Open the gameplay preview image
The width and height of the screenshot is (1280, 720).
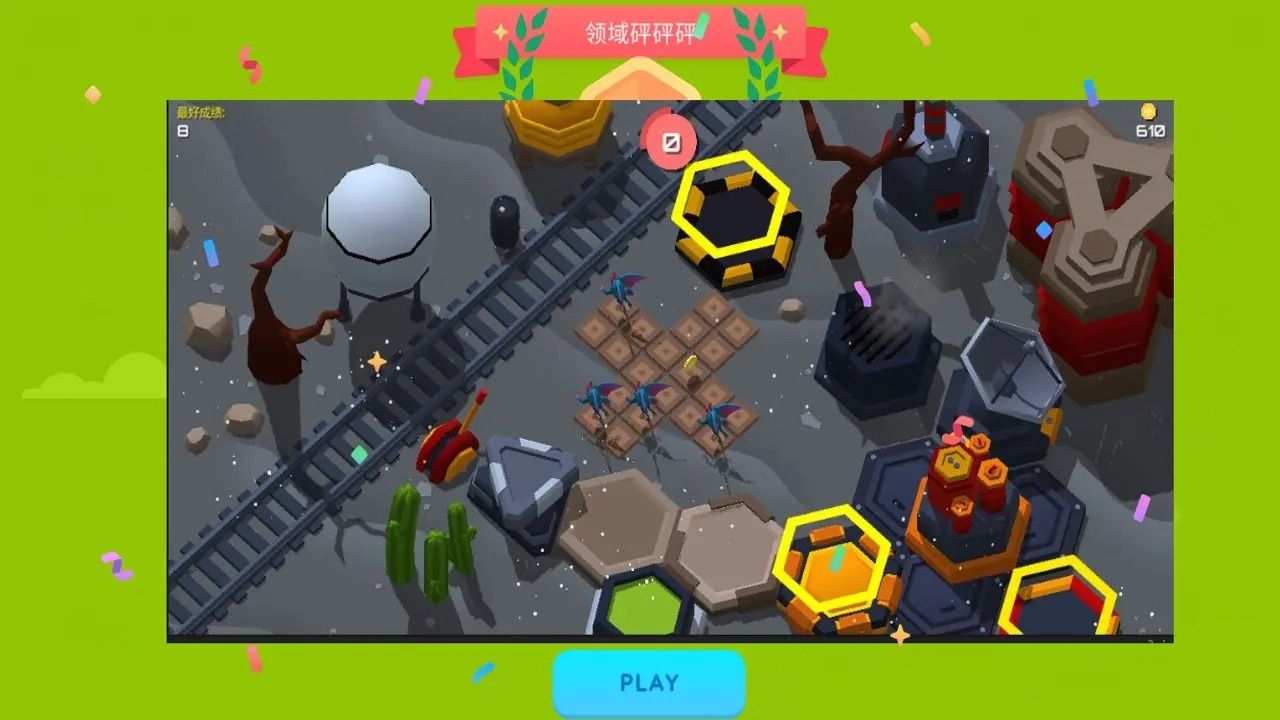click(x=670, y=370)
